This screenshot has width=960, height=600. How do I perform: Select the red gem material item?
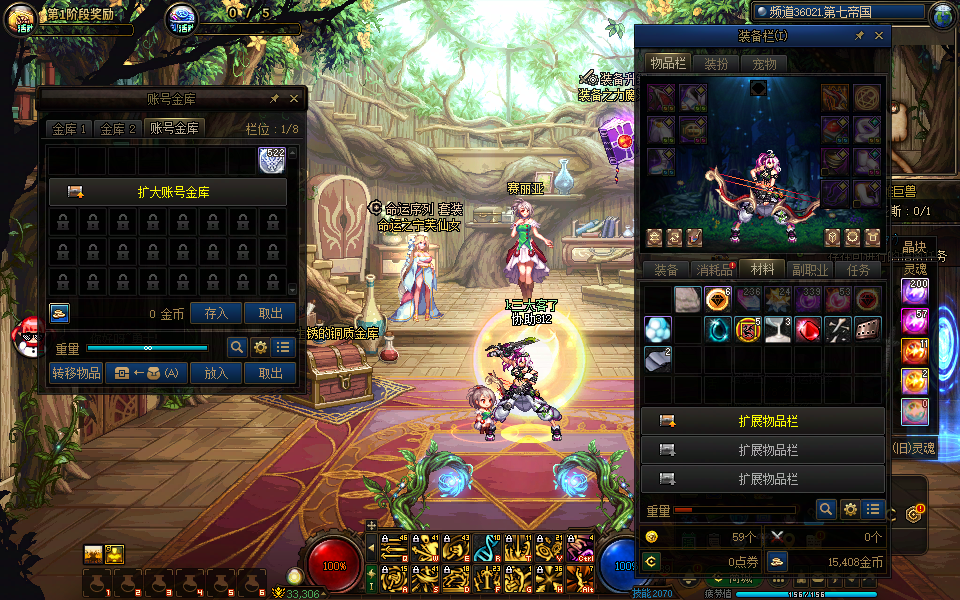[x=808, y=329]
